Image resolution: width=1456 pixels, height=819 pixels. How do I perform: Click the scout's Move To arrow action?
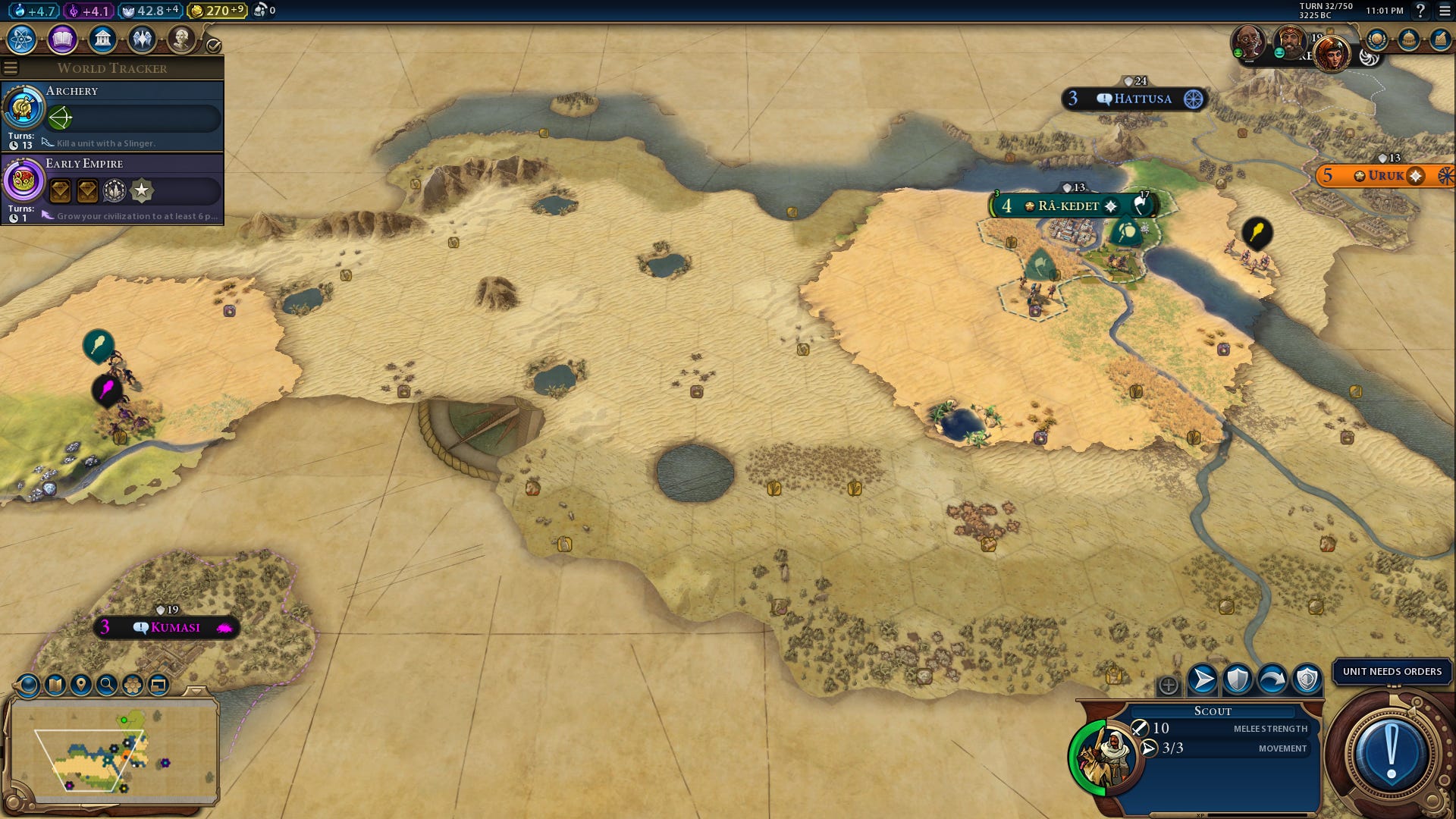point(1202,679)
